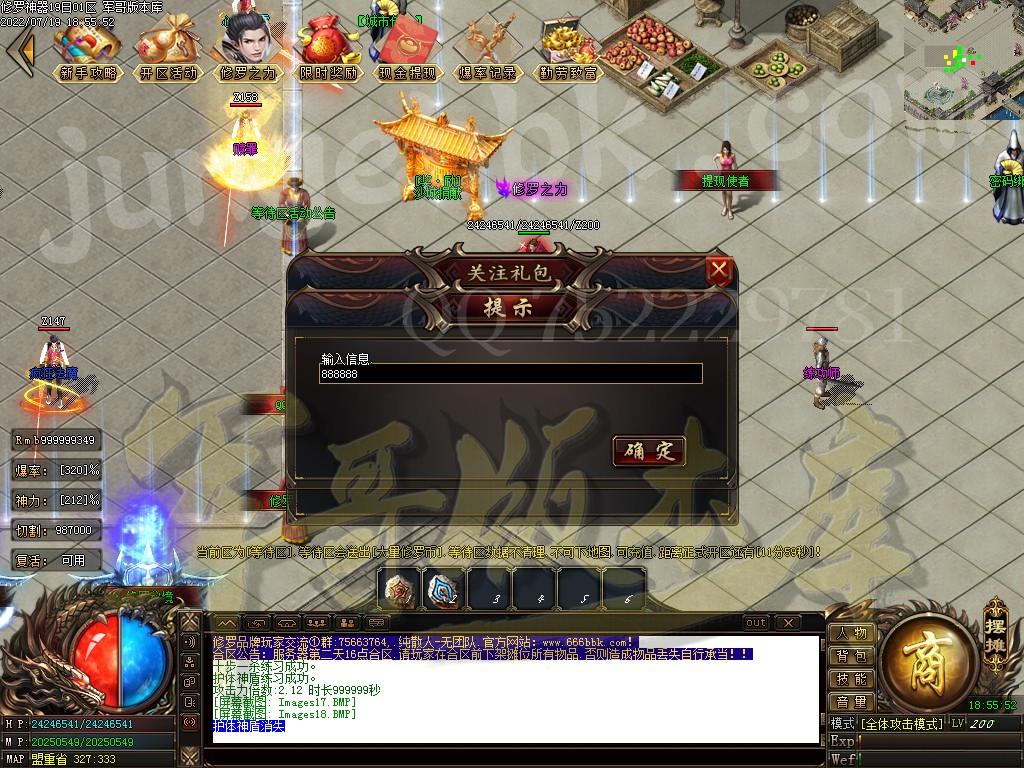This screenshot has height=768, width=1024.
Task: Open the 爆率记录 drop rate records
Action: tap(487, 51)
